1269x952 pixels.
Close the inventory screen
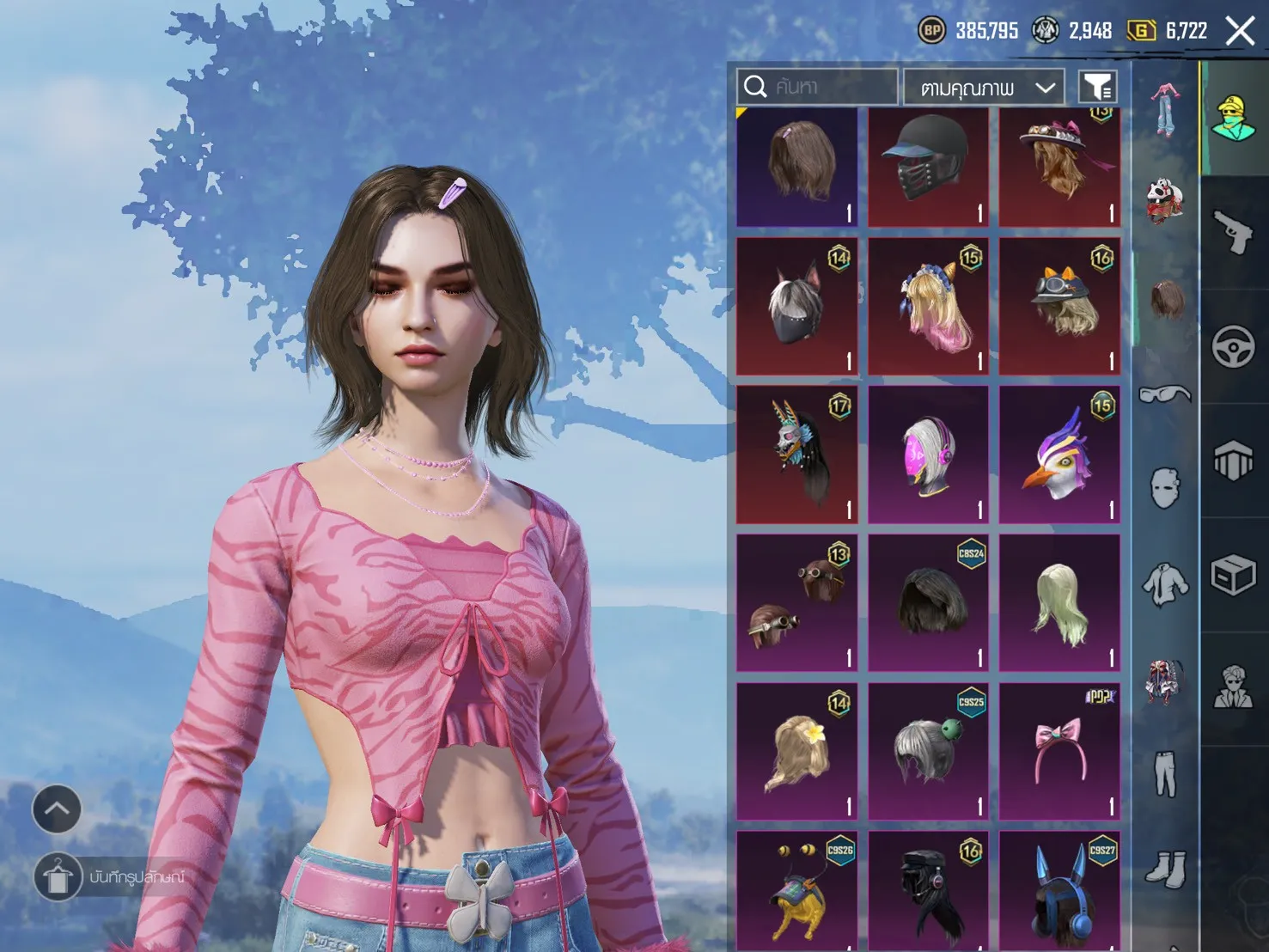[x=1240, y=32]
